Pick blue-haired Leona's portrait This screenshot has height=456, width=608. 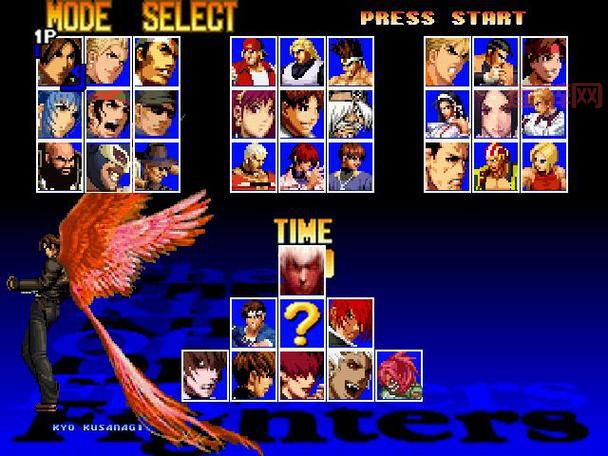click(x=60, y=114)
